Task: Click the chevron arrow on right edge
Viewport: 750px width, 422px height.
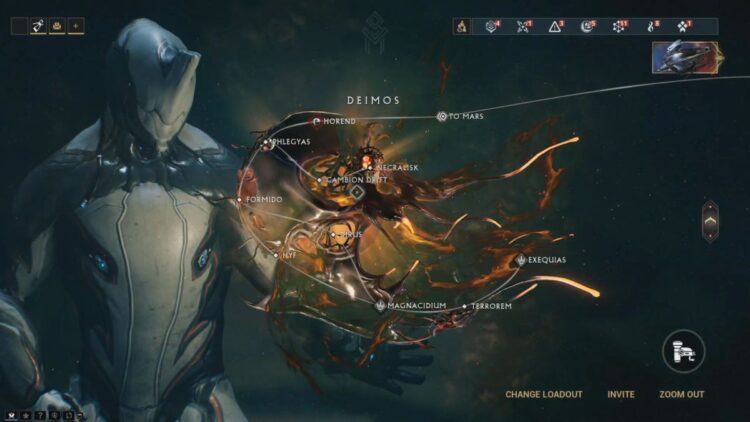Action: (710, 220)
